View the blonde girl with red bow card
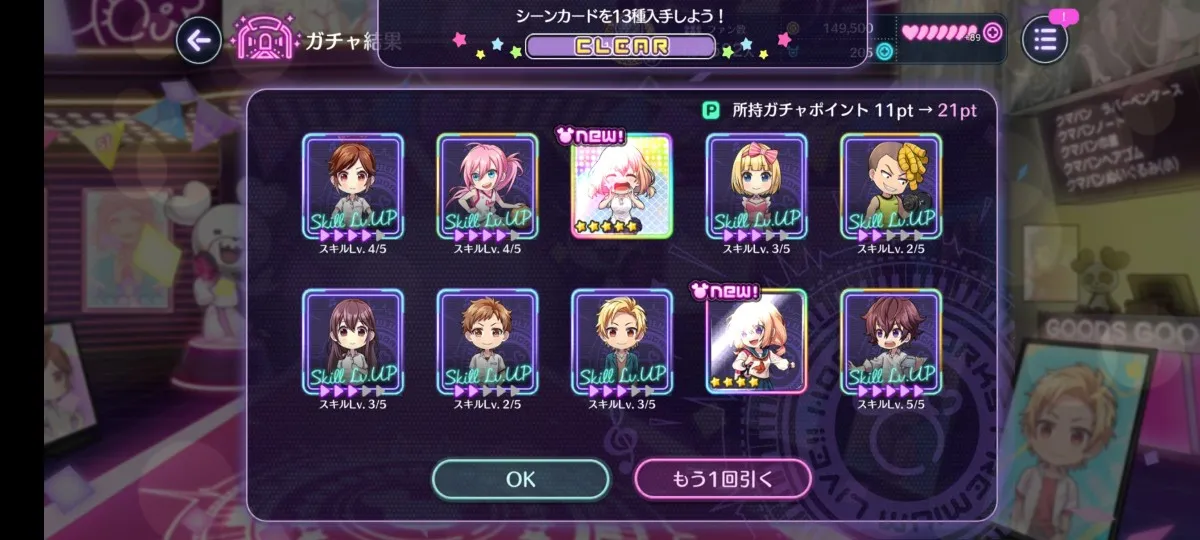This screenshot has width=1200, height=540. [x=756, y=186]
